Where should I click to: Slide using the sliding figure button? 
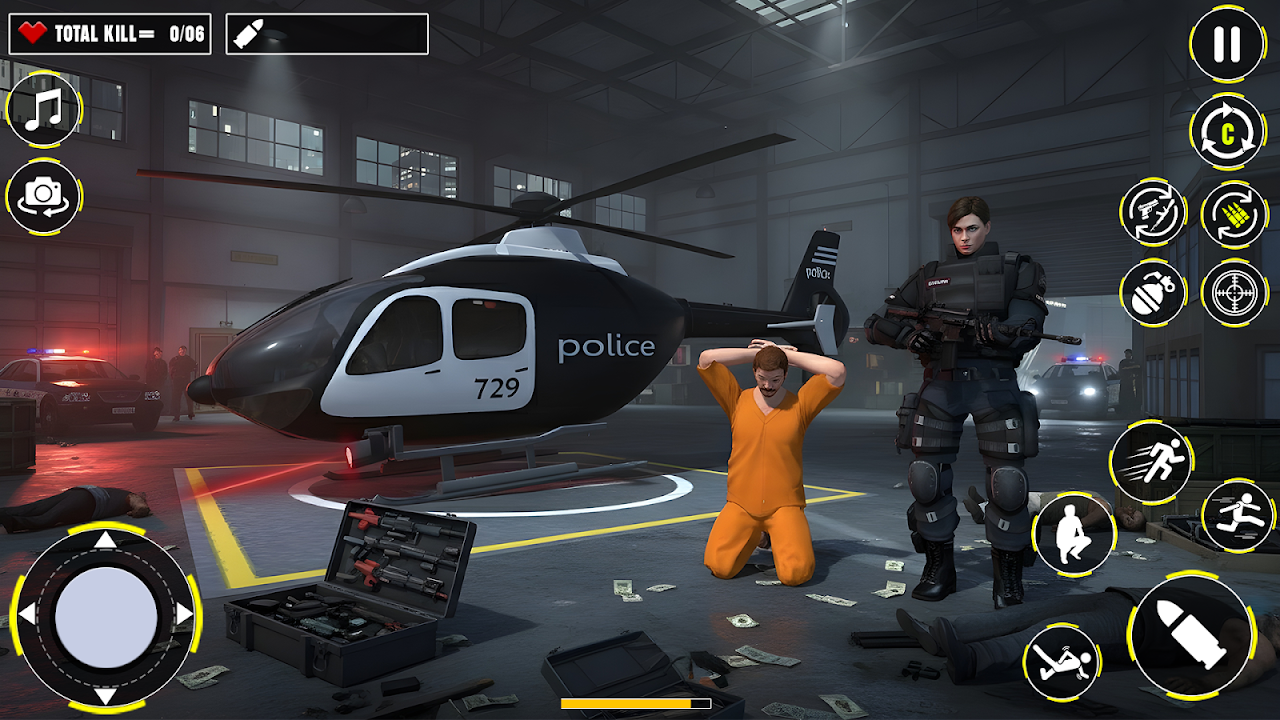(1061, 662)
